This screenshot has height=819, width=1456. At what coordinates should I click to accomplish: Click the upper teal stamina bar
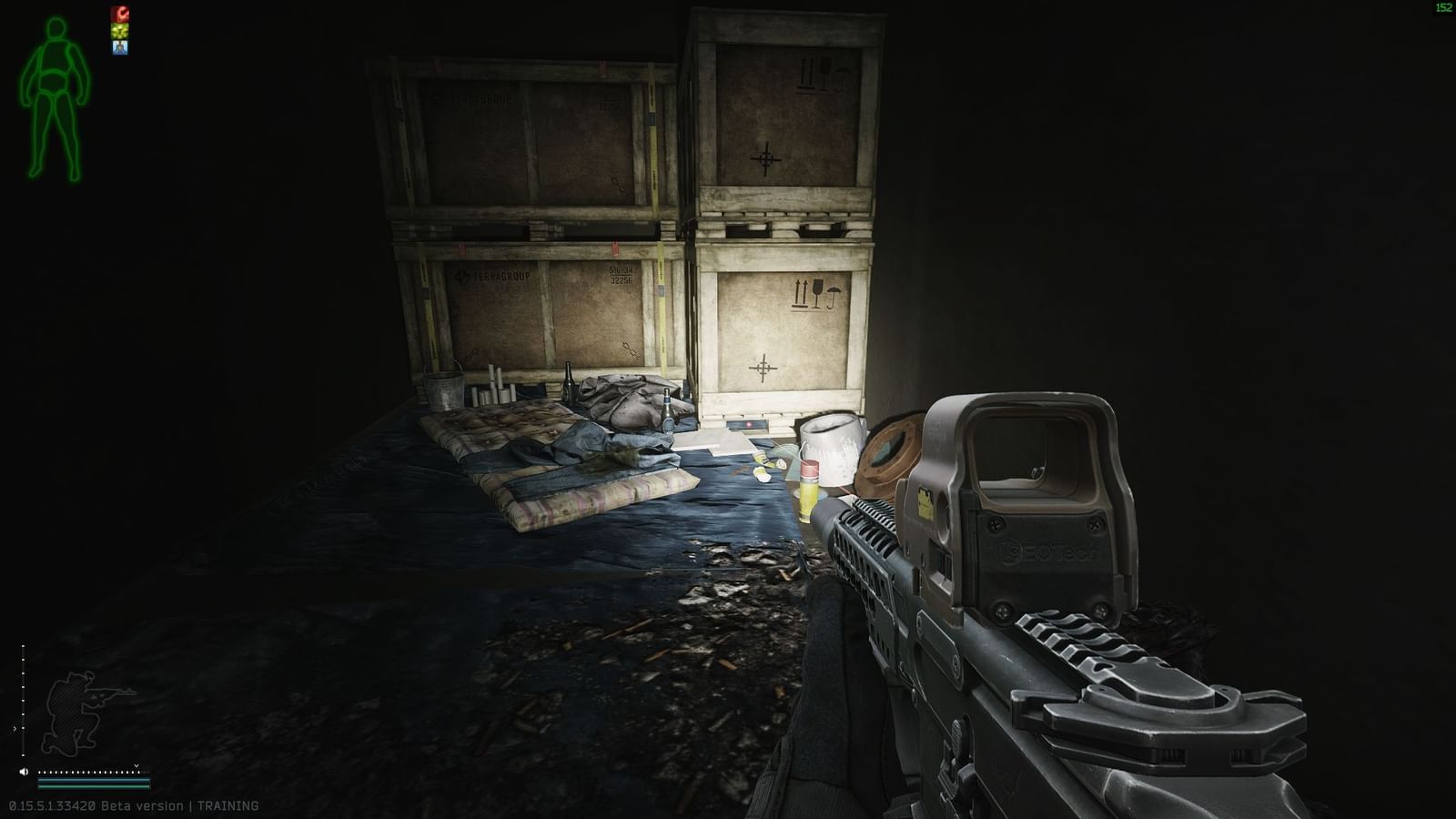pyautogui.click(x=91, y=780)
